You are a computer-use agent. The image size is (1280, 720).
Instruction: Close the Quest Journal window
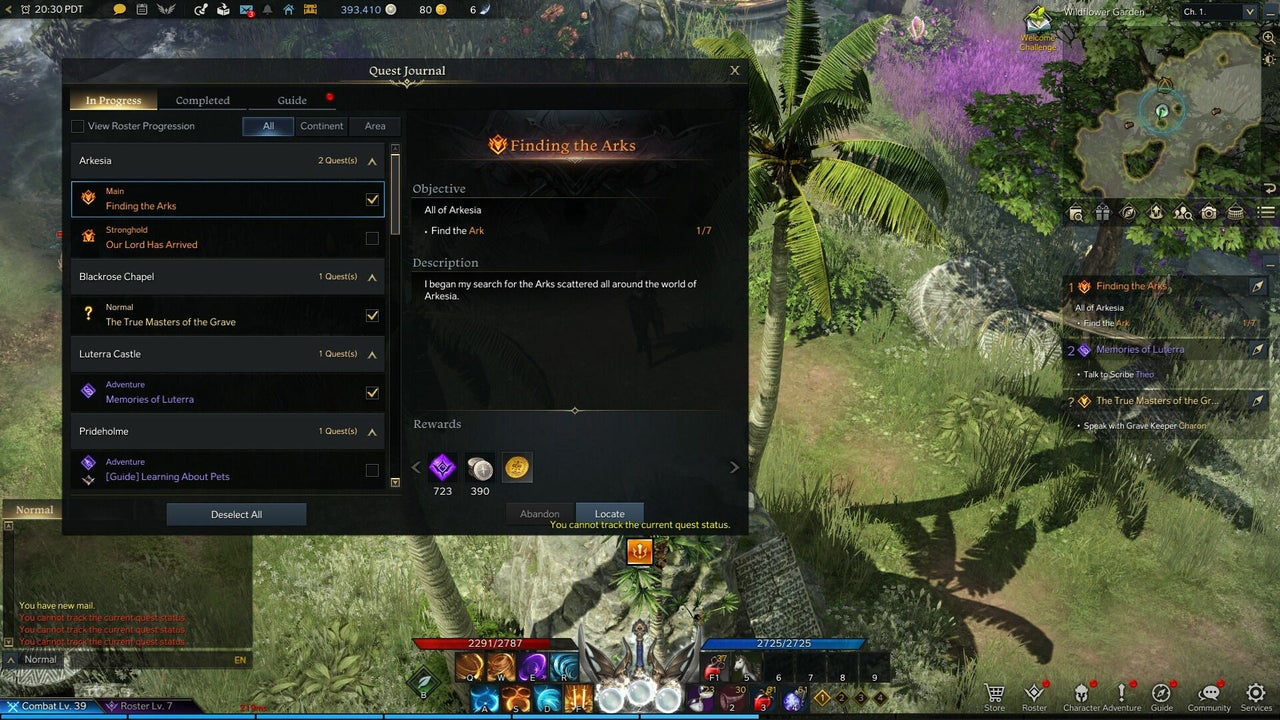tap(735, 71)
